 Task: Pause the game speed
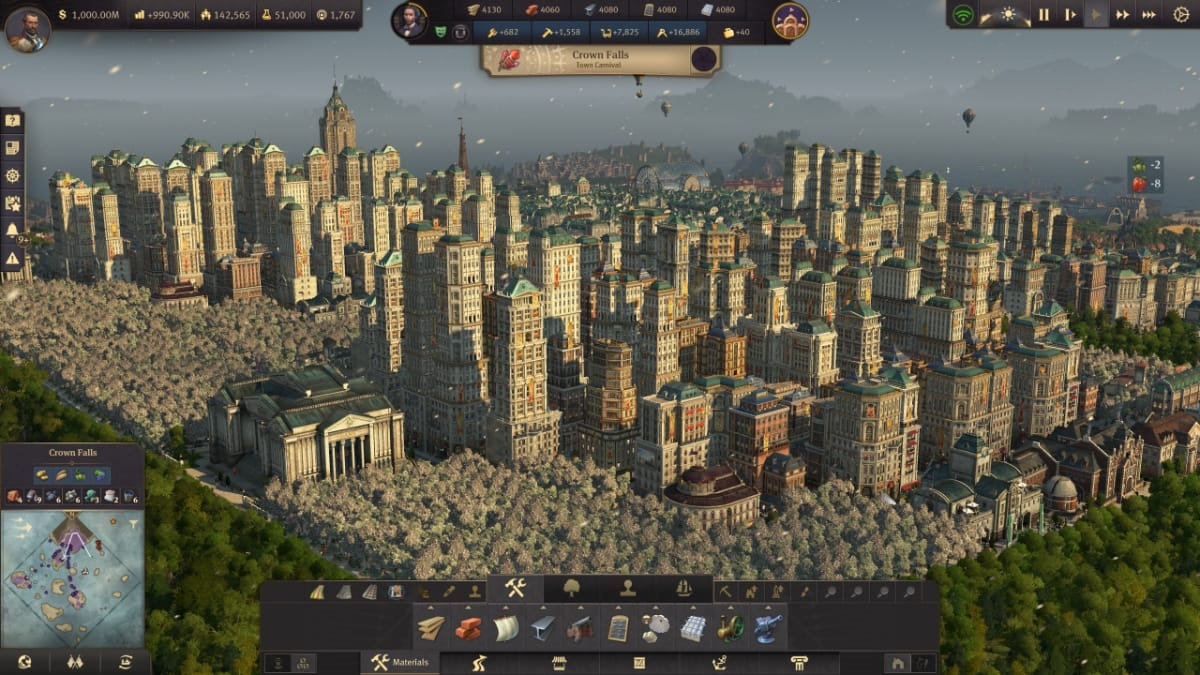[x=1044, y=15]
